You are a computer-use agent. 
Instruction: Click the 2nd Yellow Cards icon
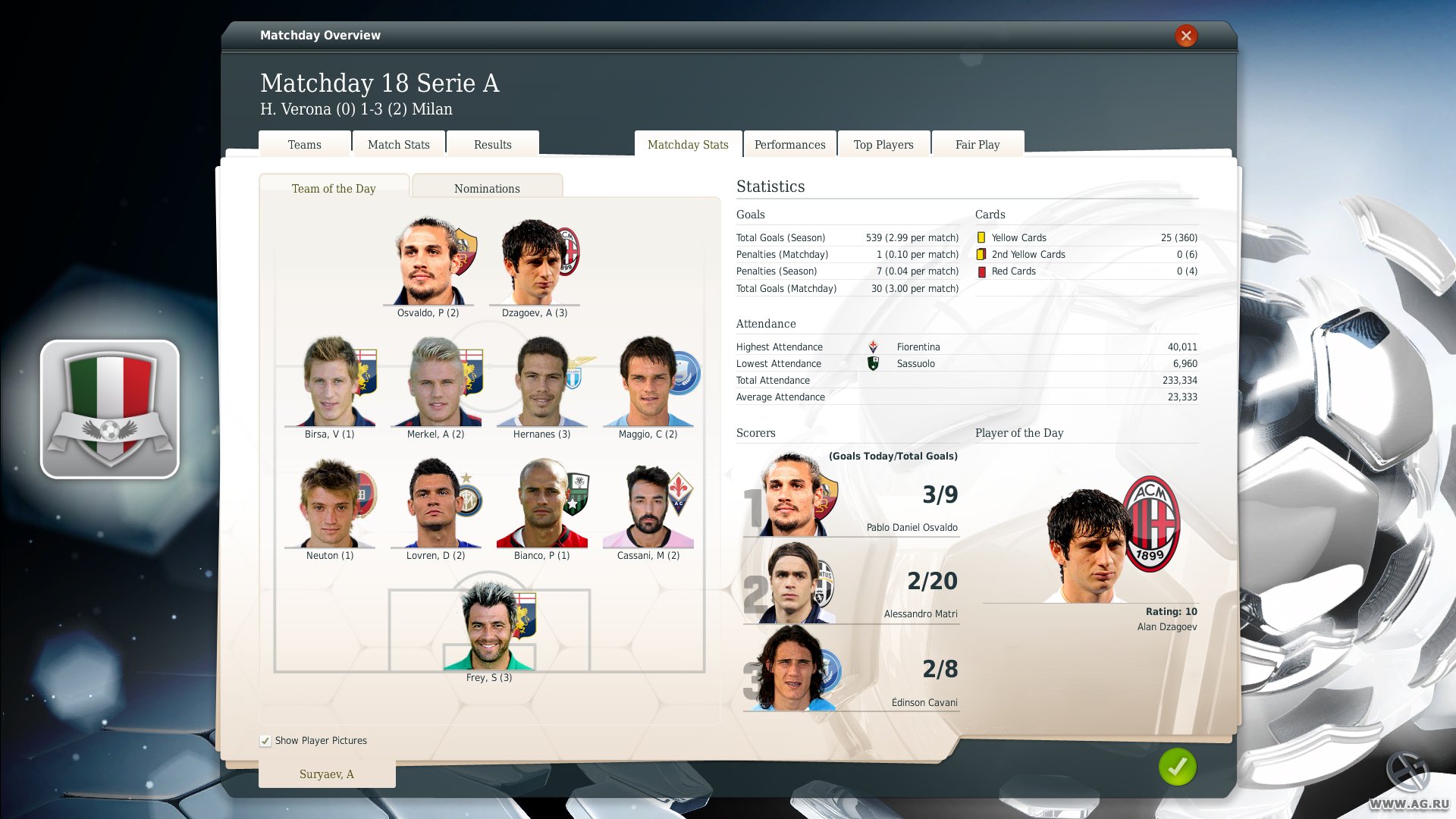(x=982, y=254)
